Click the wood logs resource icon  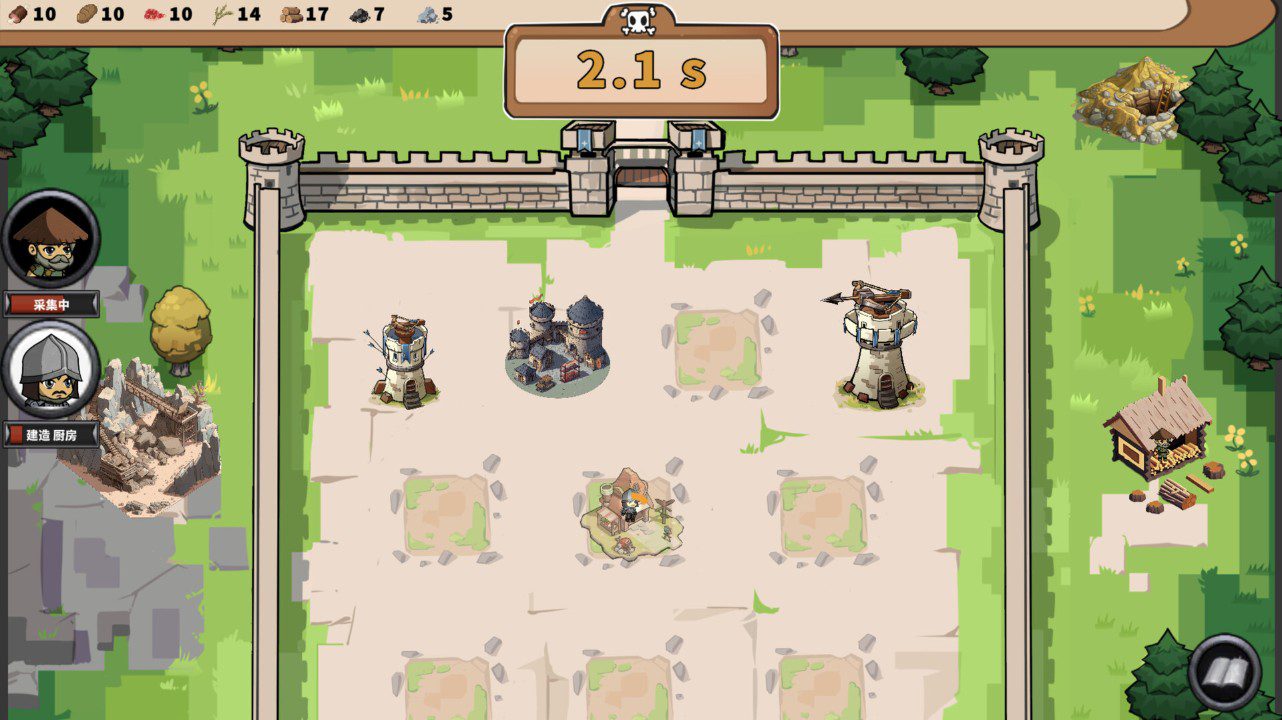point(290,14)
